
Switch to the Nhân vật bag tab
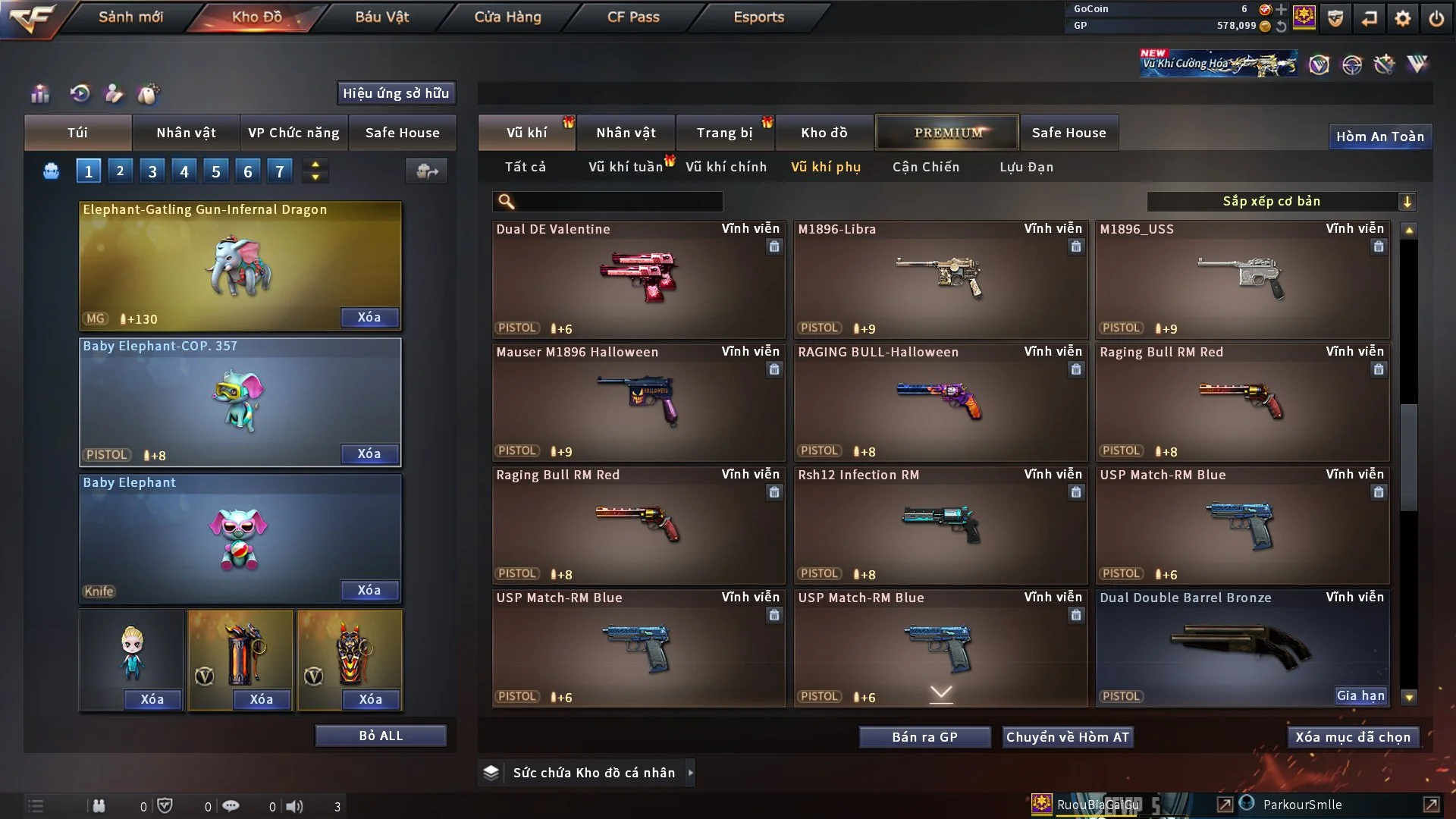click(x=186, y=133)
